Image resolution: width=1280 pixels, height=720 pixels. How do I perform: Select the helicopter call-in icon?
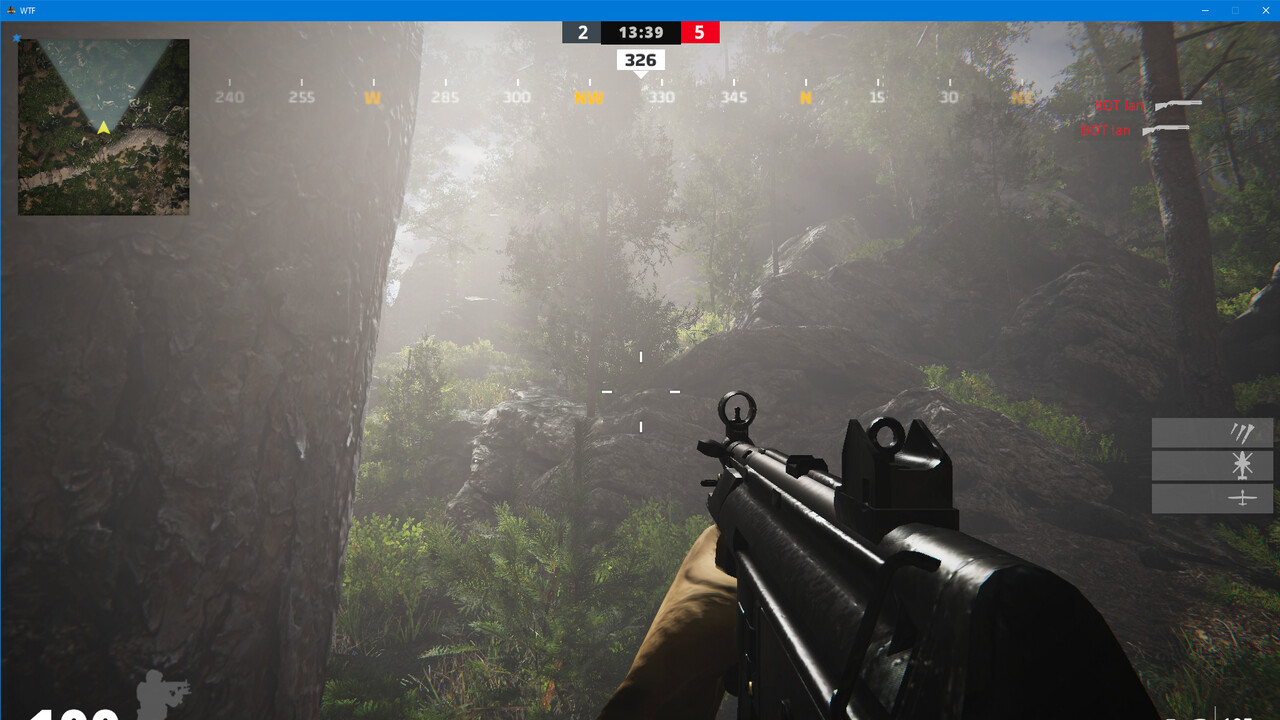[1241, 465]
